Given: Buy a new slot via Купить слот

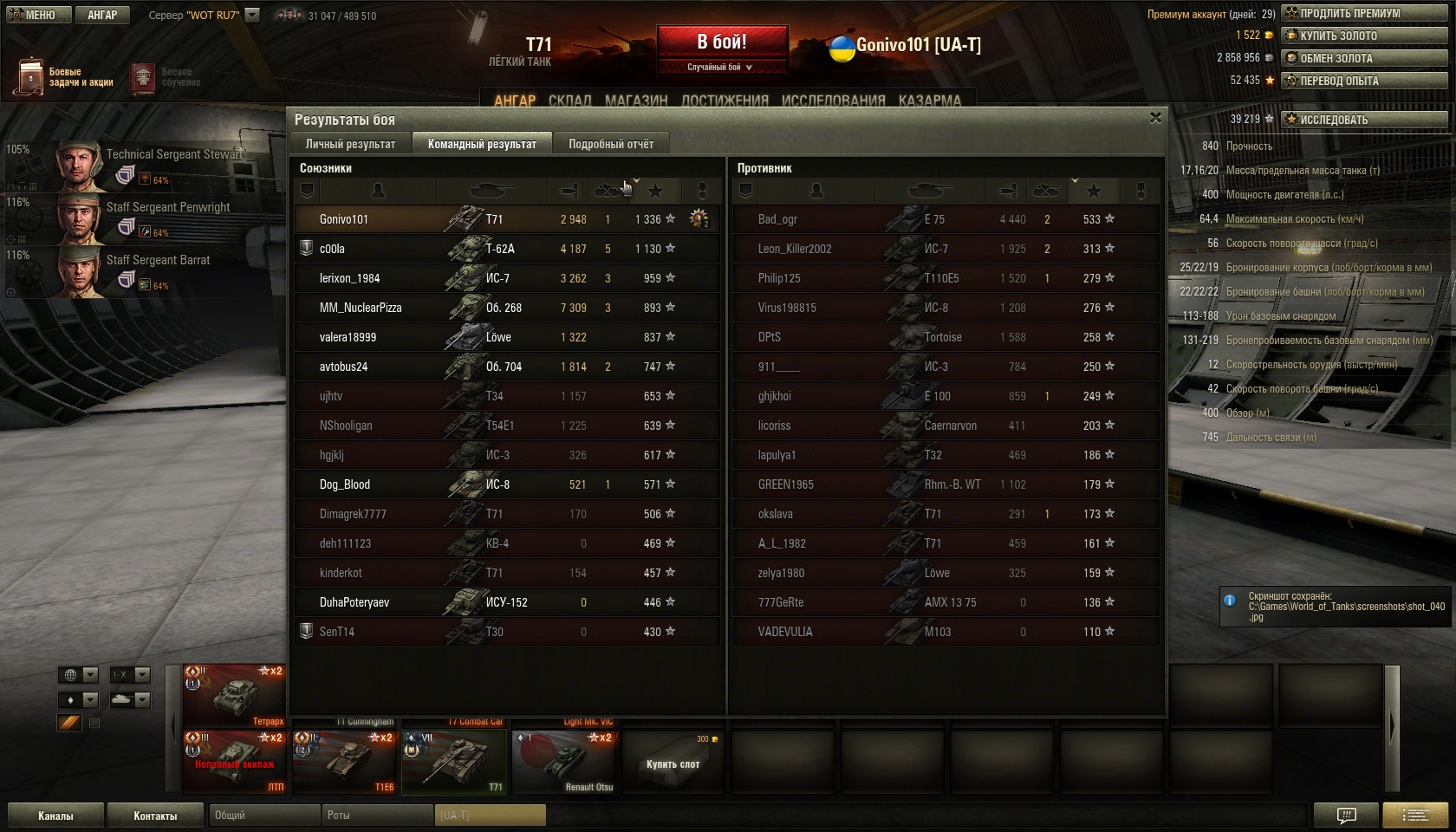Looking at the screenshot, I should (x=673, y=762).
